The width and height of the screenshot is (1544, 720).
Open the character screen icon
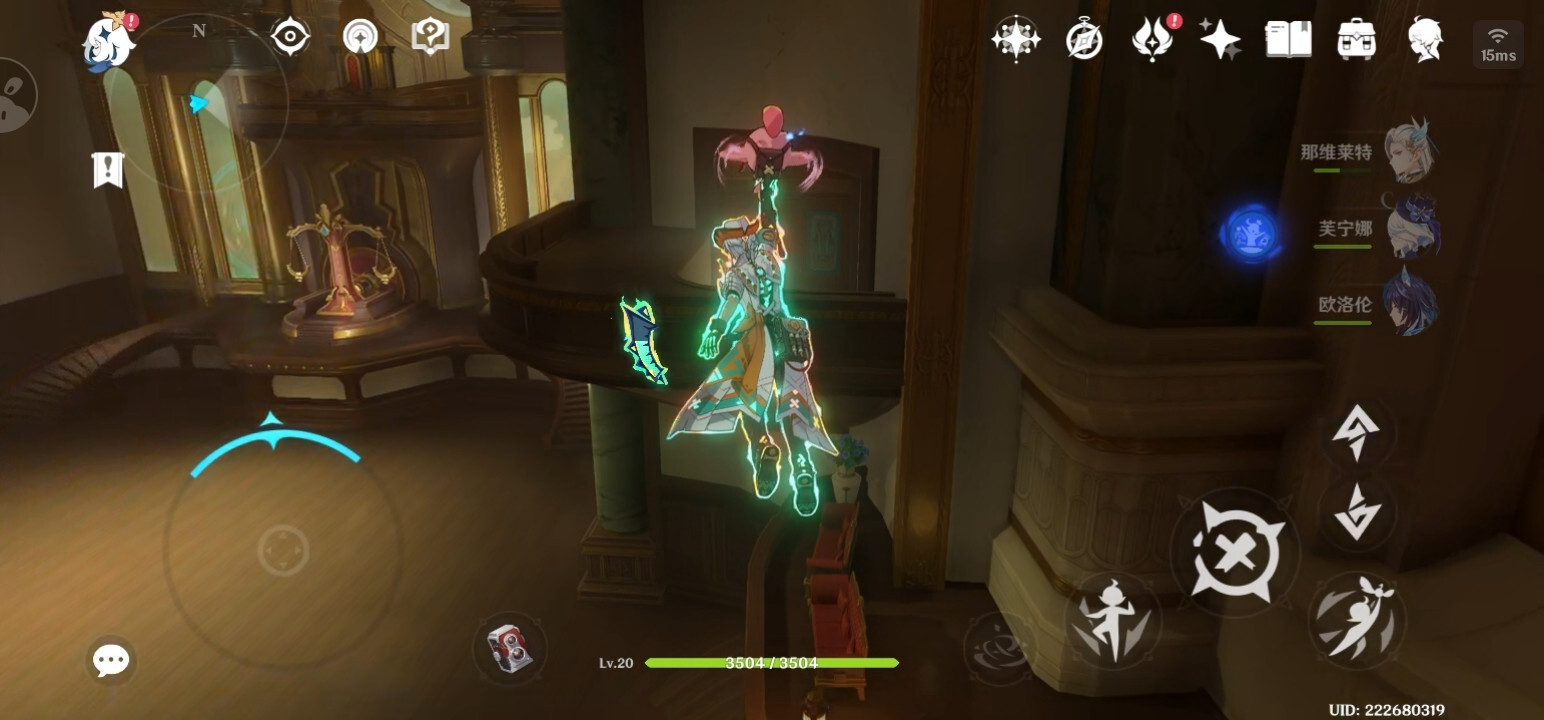coord(1425,40)
